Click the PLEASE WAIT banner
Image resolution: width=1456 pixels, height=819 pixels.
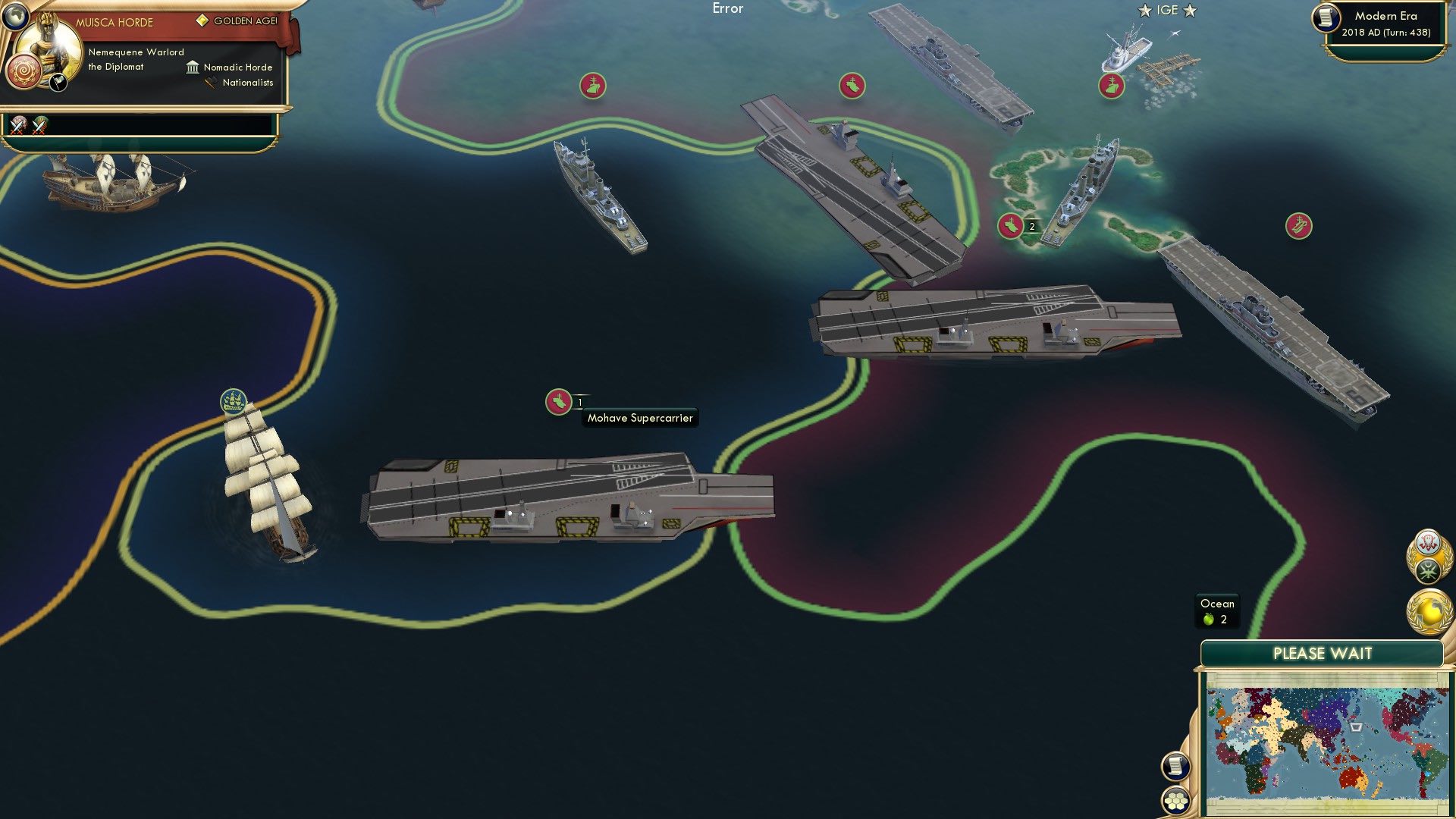click(1323, 652)
